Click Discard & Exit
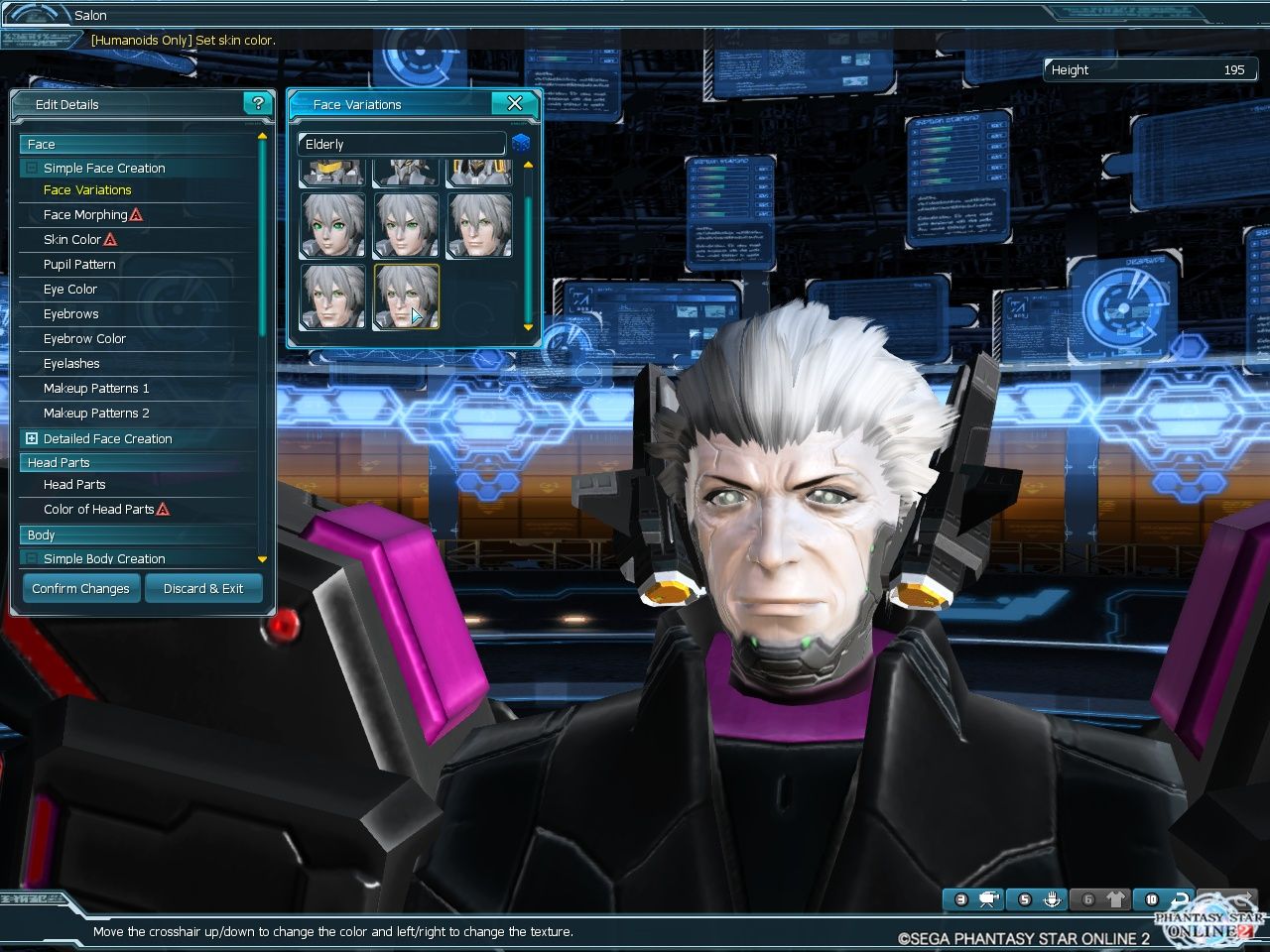Screen dimensions: 1270x952 203,588
